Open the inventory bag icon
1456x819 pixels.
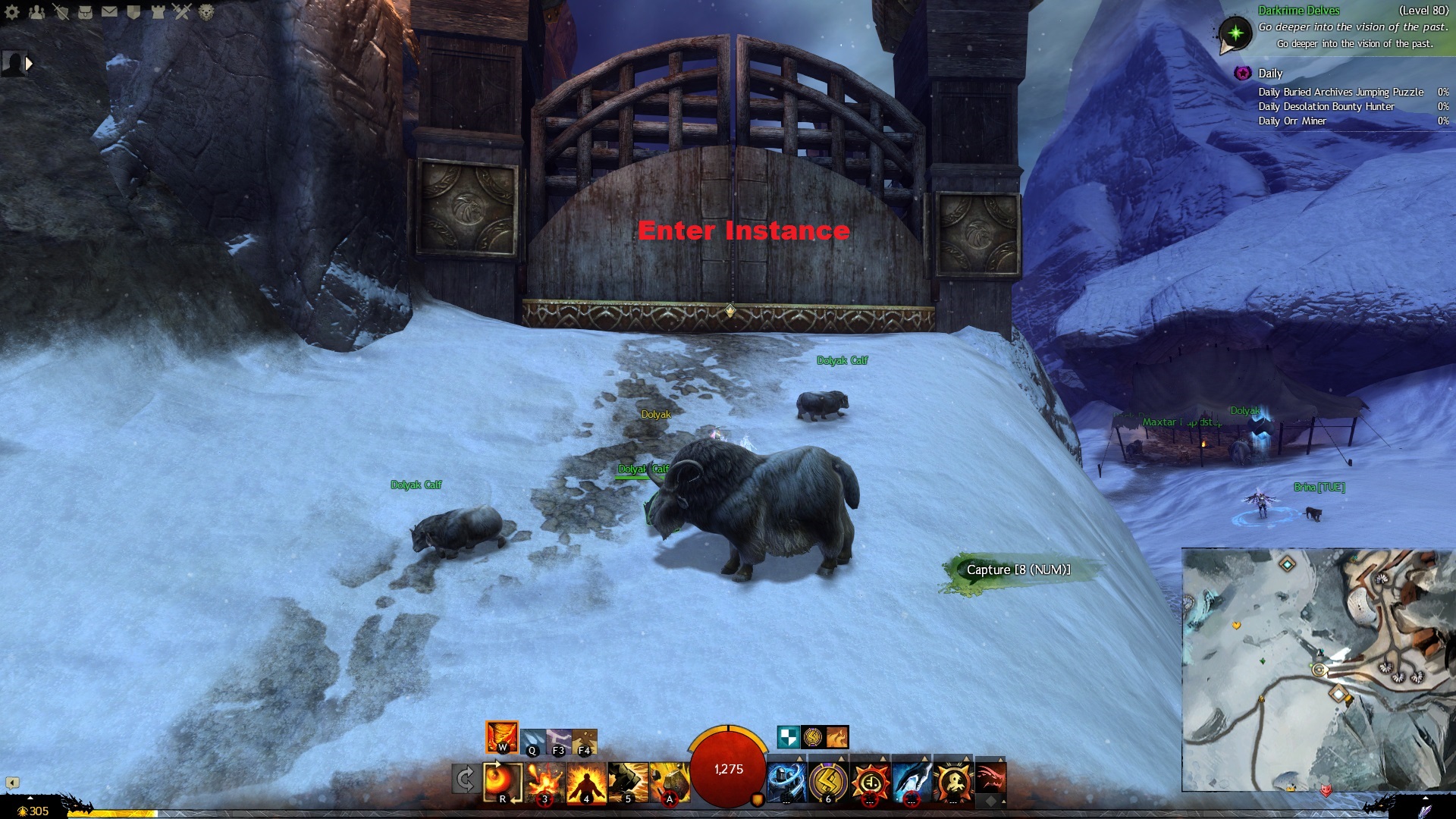tap(86, 12)
